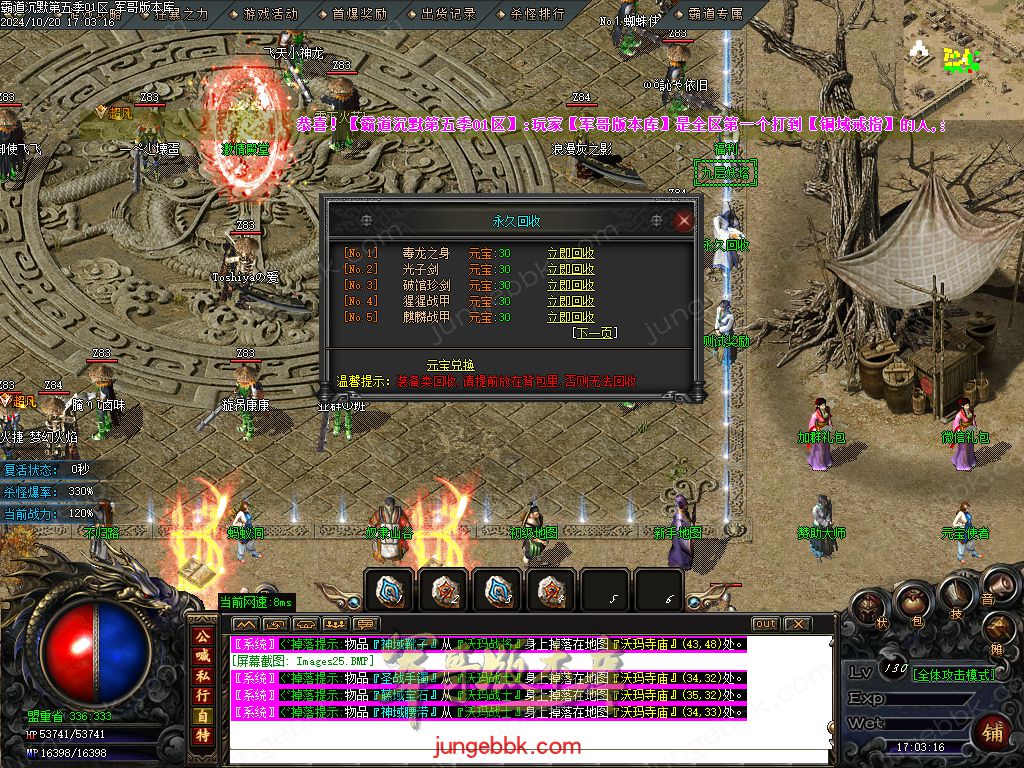Recycle 毒龙之身 with its 立即回收 link

(570, 253)
